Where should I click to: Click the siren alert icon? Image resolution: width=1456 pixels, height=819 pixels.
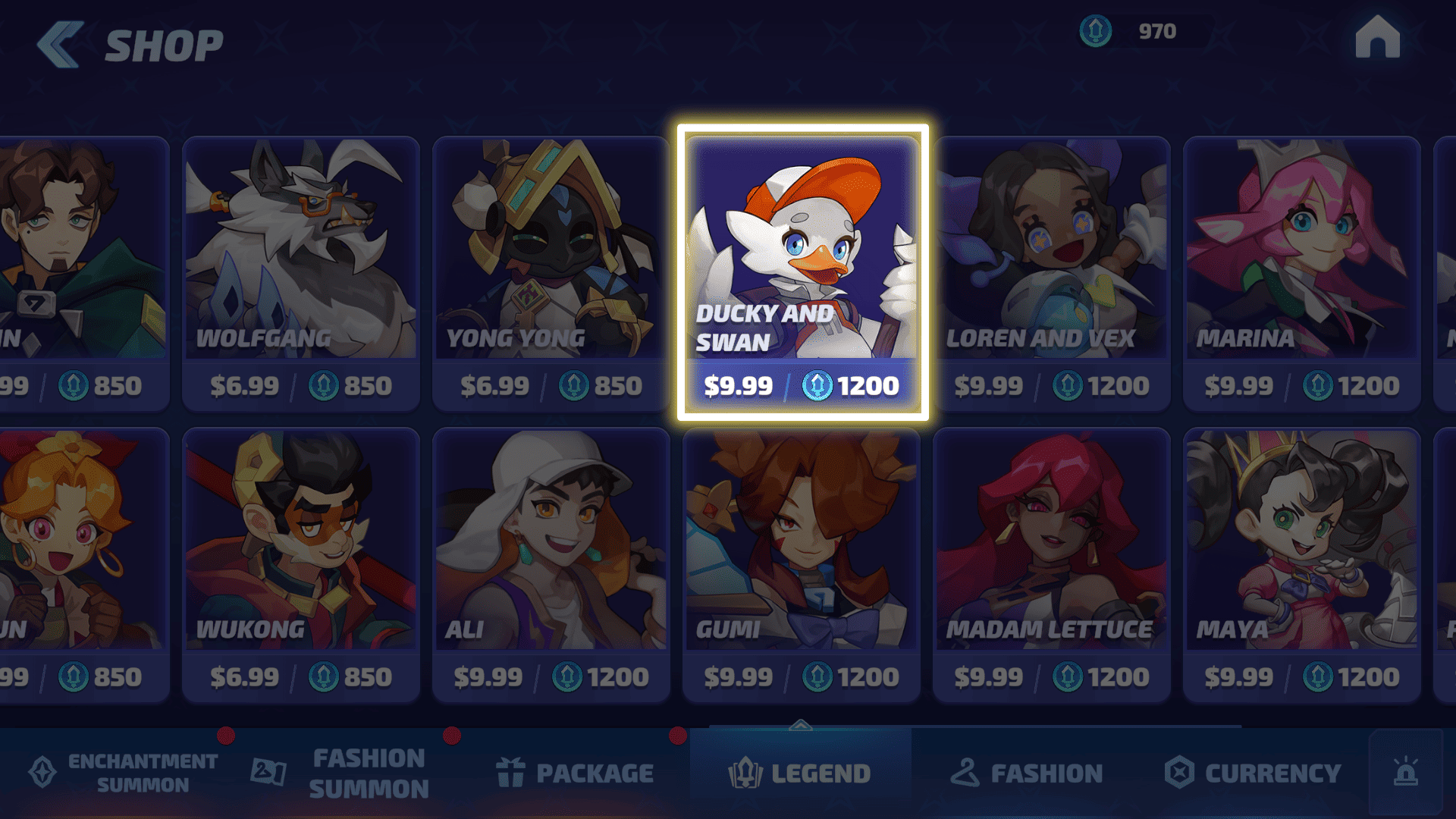tap(1405, 773)
